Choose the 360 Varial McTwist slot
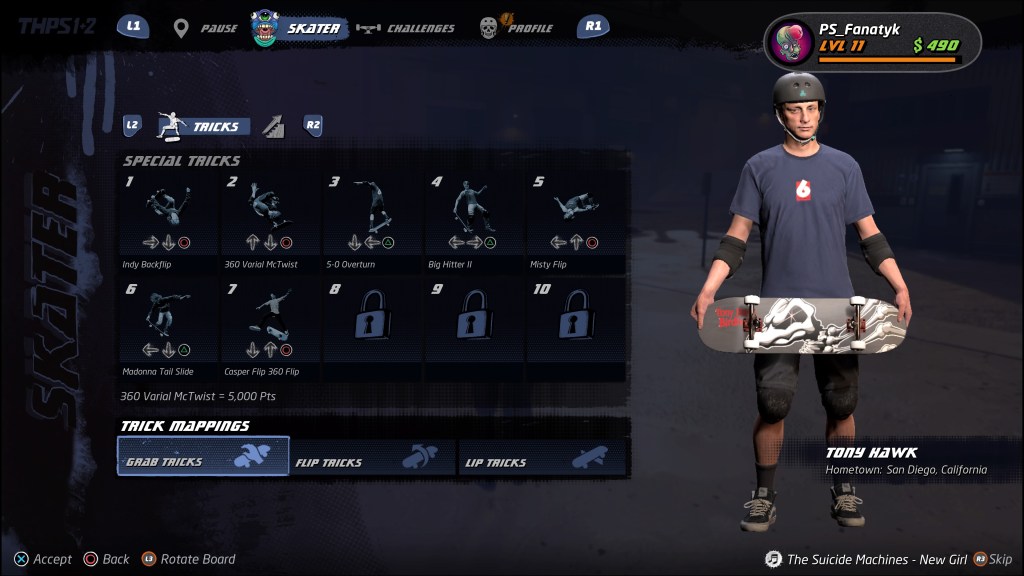Screen dimensions: 1024x576 pos(270,220)
